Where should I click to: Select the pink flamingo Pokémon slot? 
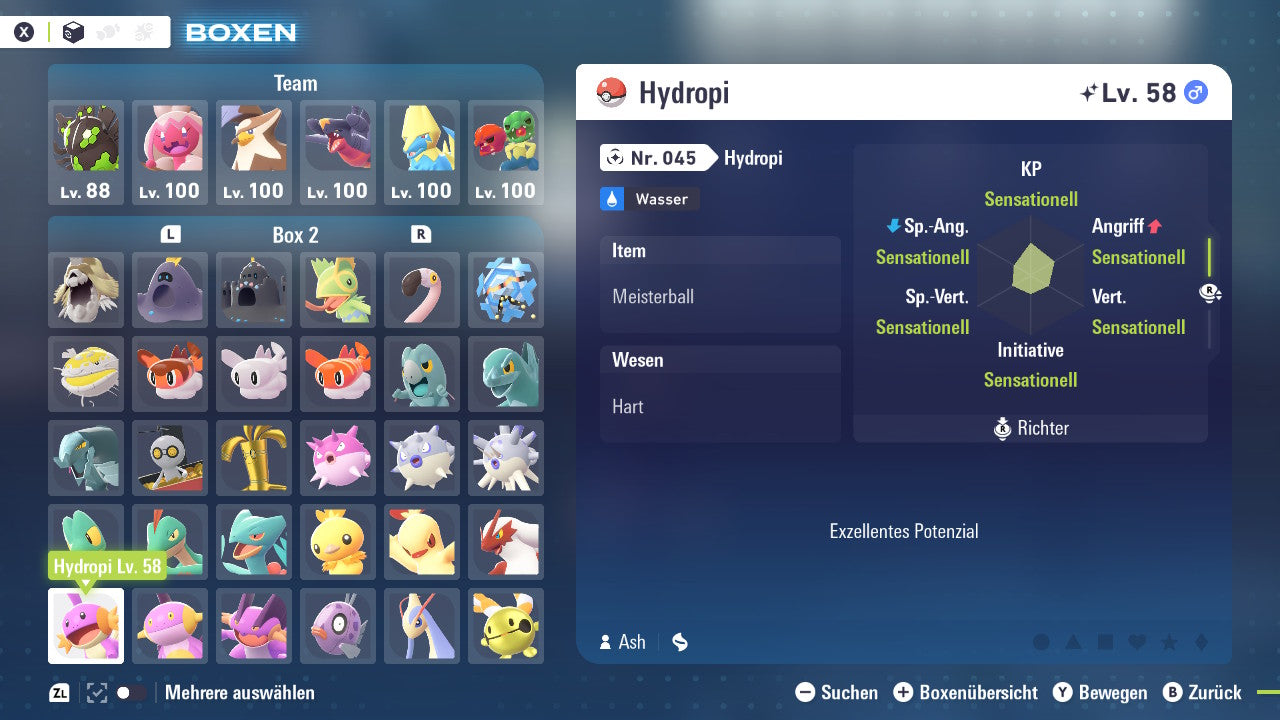click(422, 290)
